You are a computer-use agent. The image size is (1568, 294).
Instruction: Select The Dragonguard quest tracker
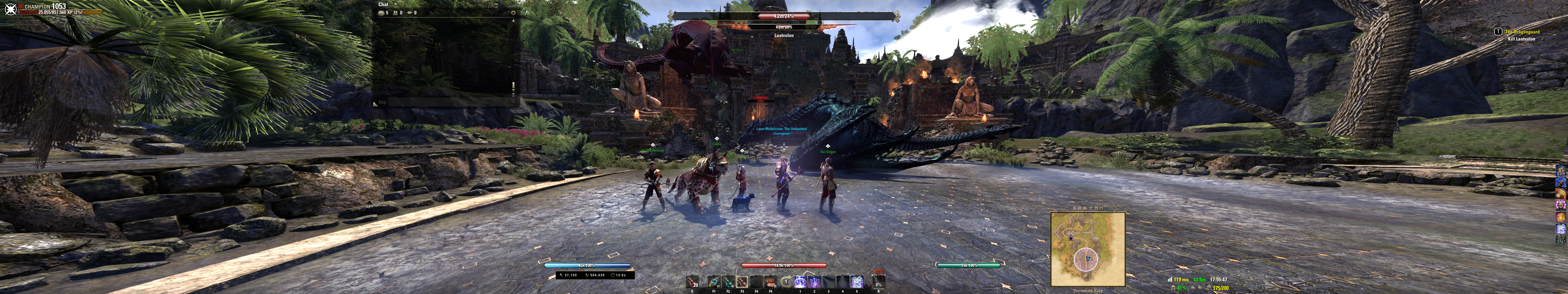pyautogui.click(x=1522, y=32)
